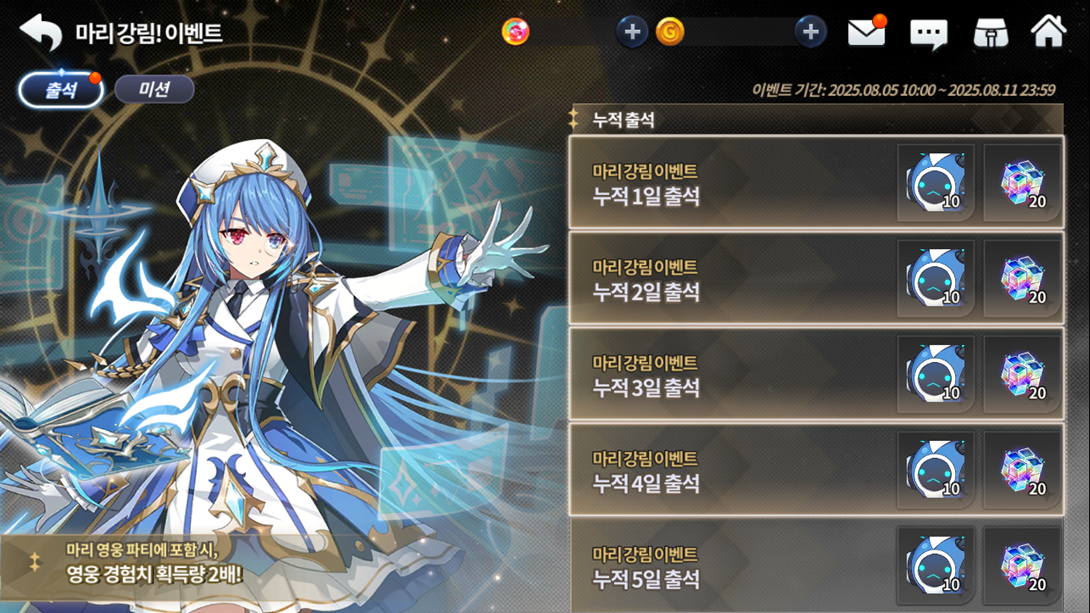Image resolution: width=1090 pixels, height=613 pixels.
Task: Inspect the rainbow cube reward for day 1
Action: coord(1022,183)
